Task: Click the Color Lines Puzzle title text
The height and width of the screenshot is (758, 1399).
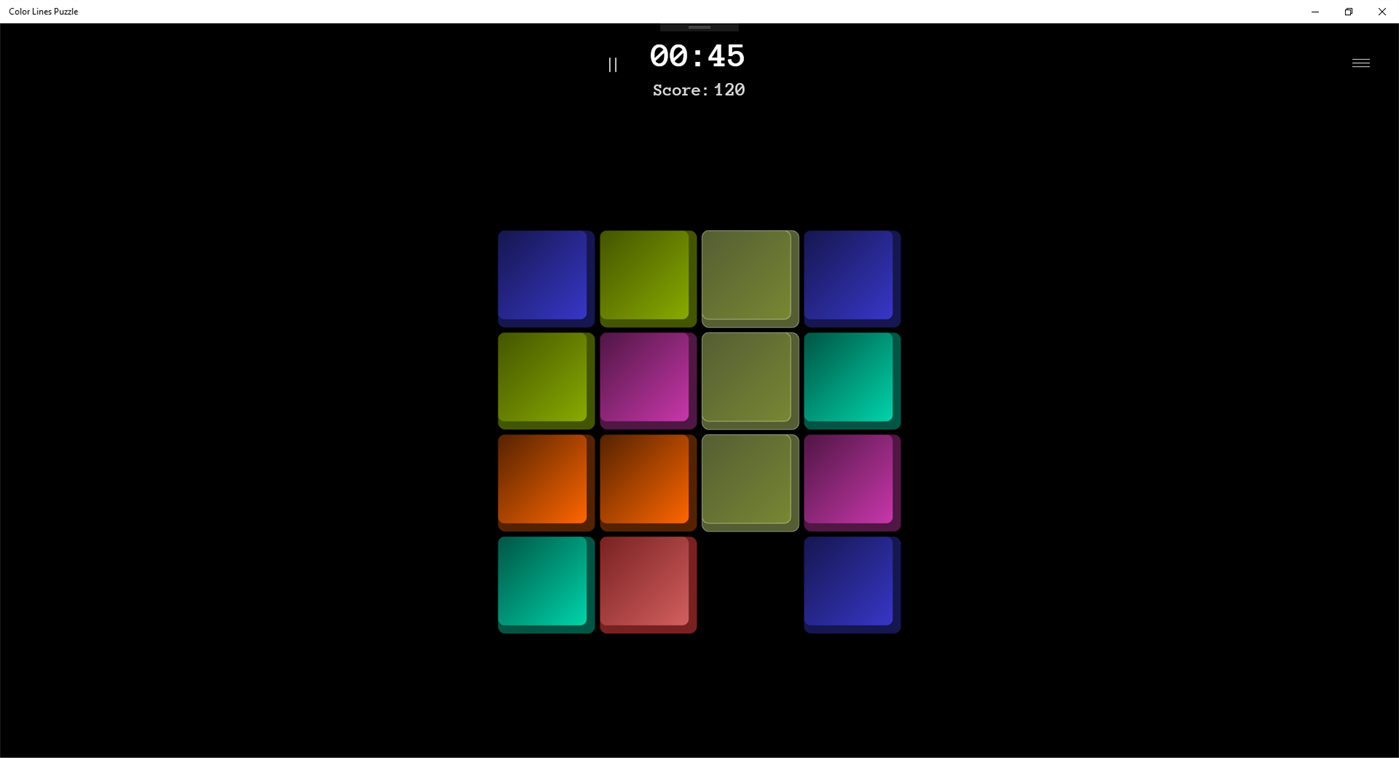Action: (43, 11)
